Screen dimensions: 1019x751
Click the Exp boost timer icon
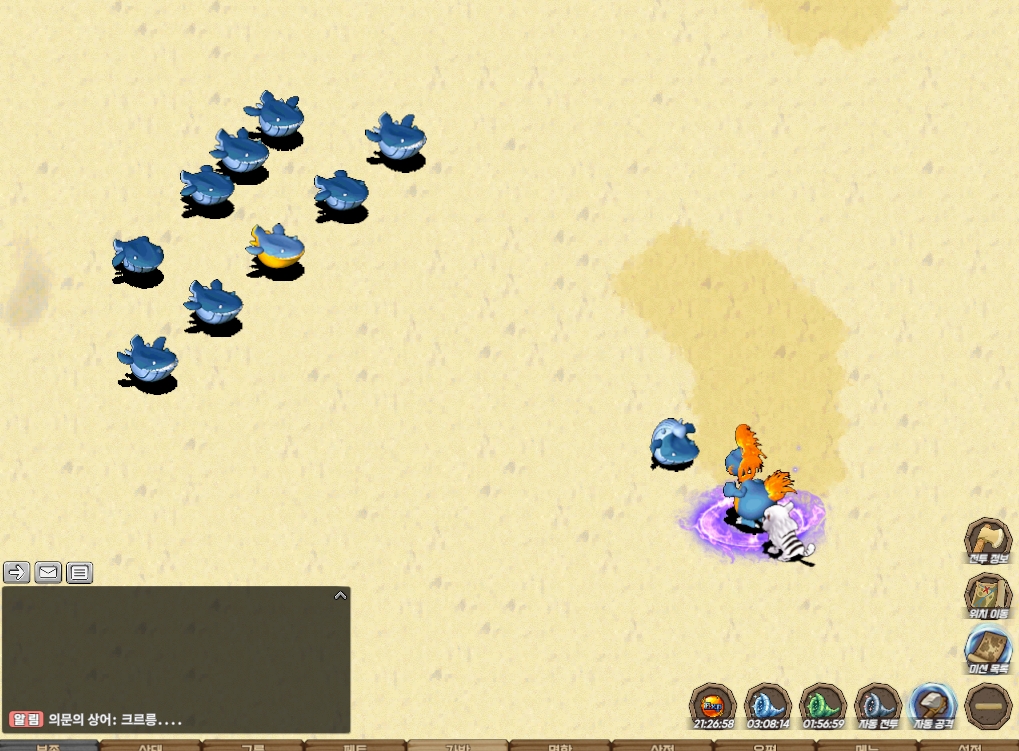[713, 706]
